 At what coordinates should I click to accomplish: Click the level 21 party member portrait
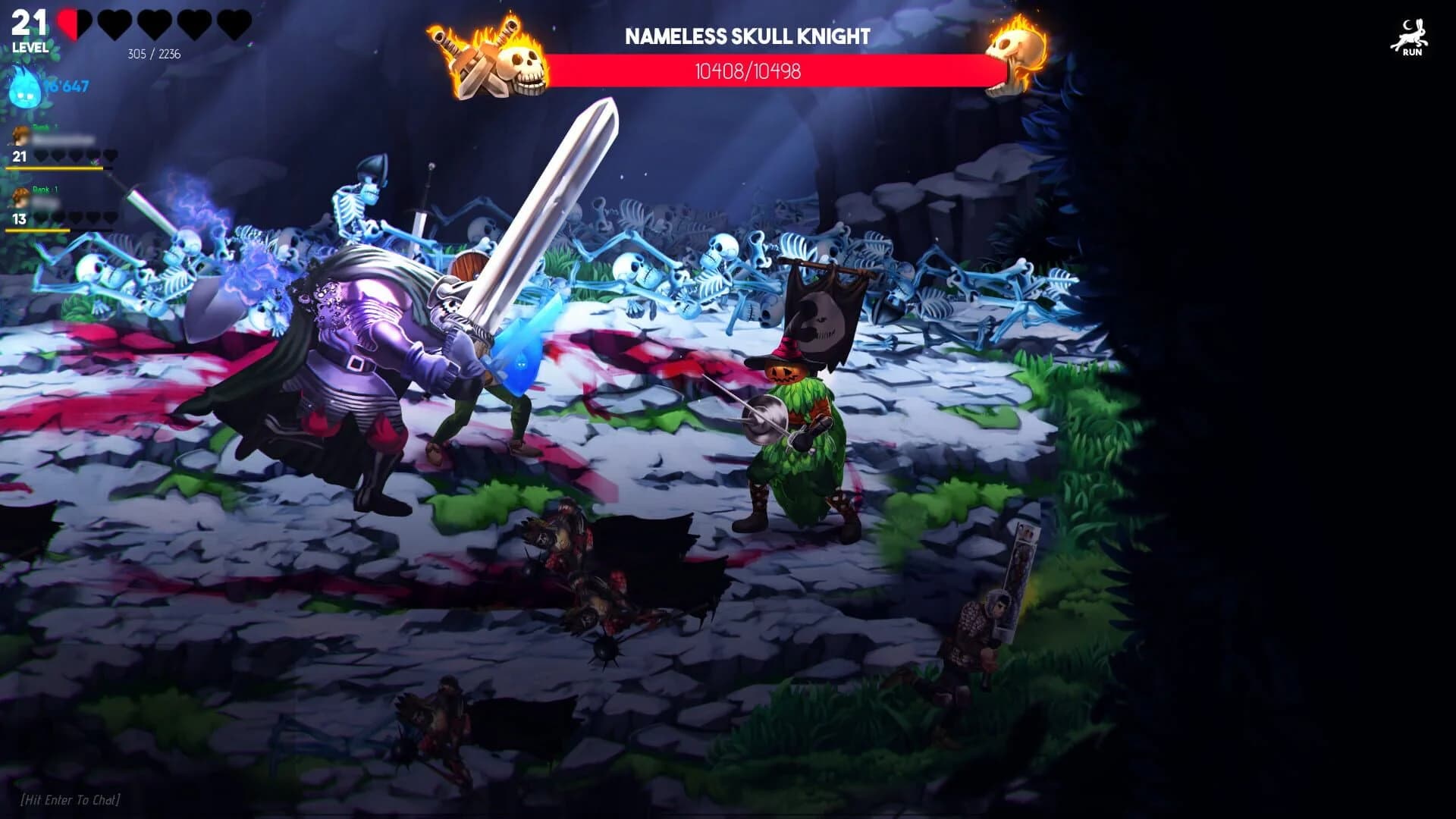(19, 135)
